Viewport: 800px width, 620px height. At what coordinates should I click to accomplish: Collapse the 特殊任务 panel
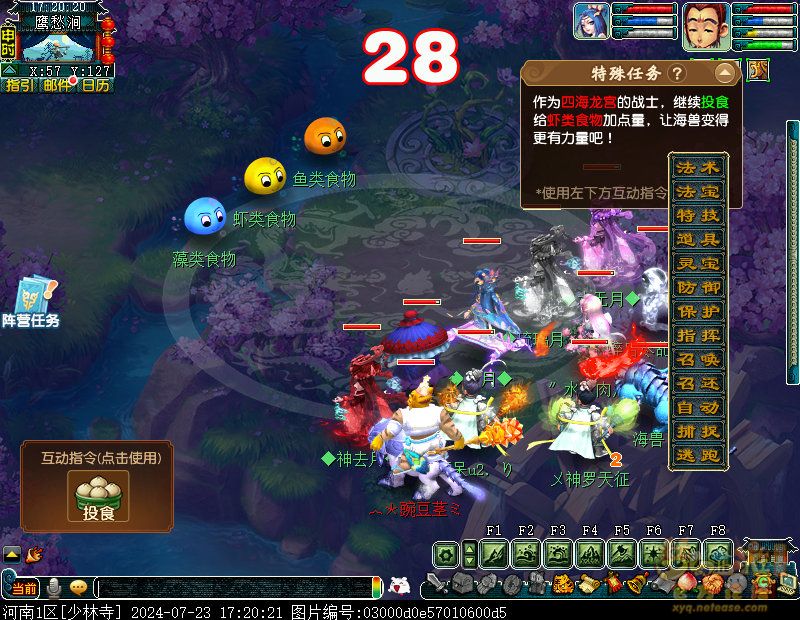pos(724,74)
